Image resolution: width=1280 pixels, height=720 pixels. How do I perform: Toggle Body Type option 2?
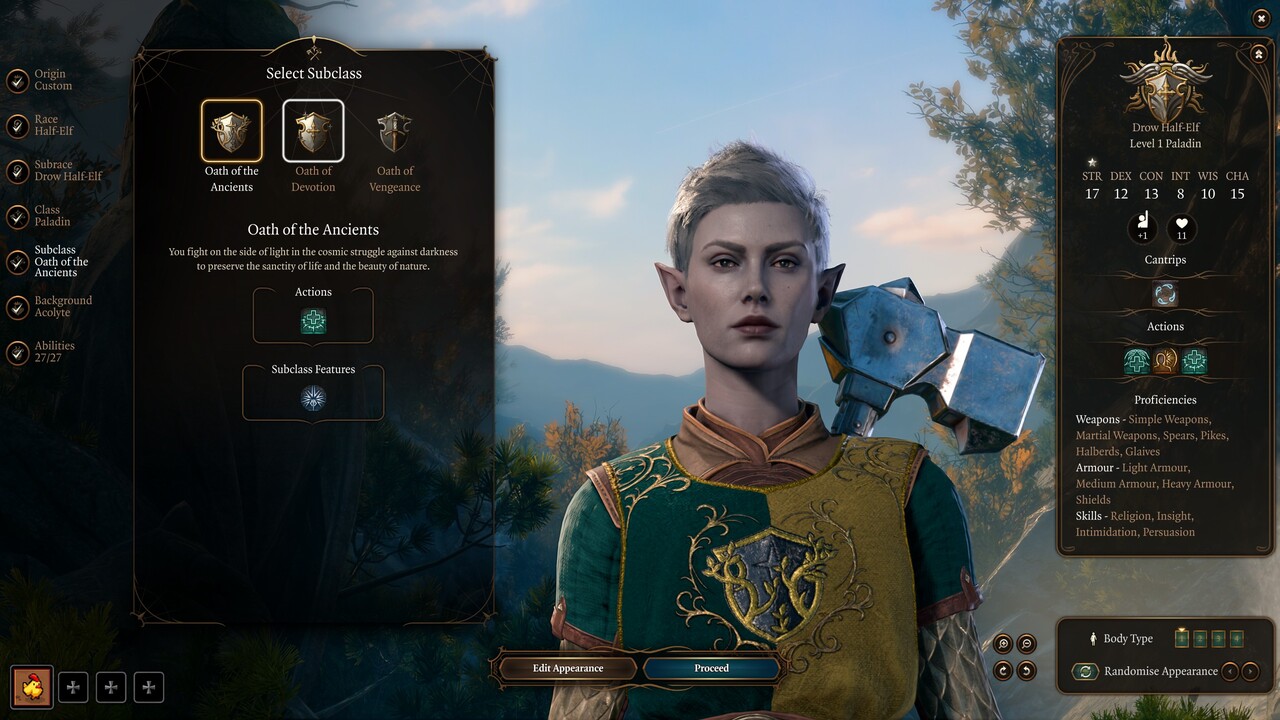[1200, 638]
